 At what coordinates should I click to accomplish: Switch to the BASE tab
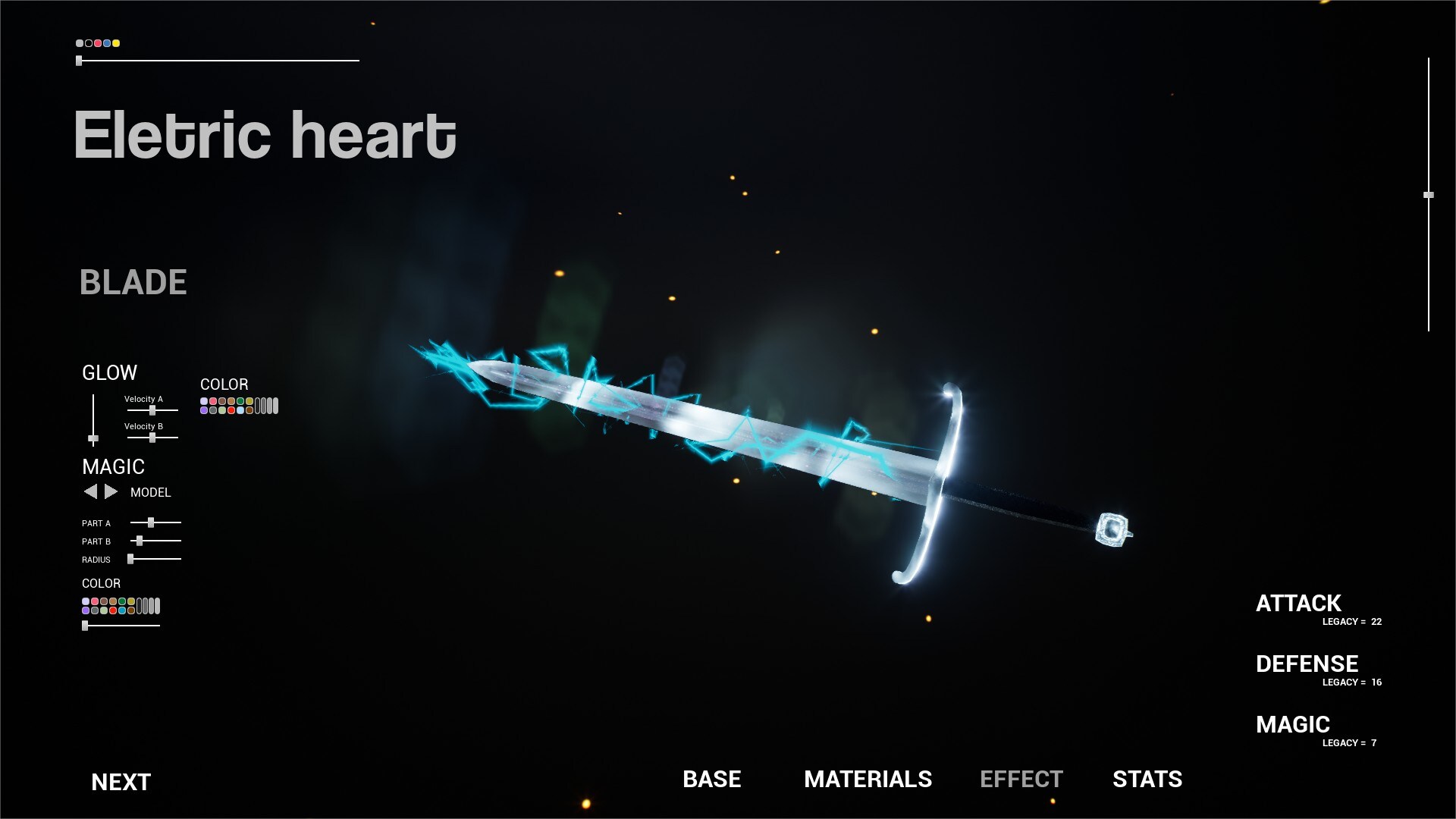tap(711, 780)
